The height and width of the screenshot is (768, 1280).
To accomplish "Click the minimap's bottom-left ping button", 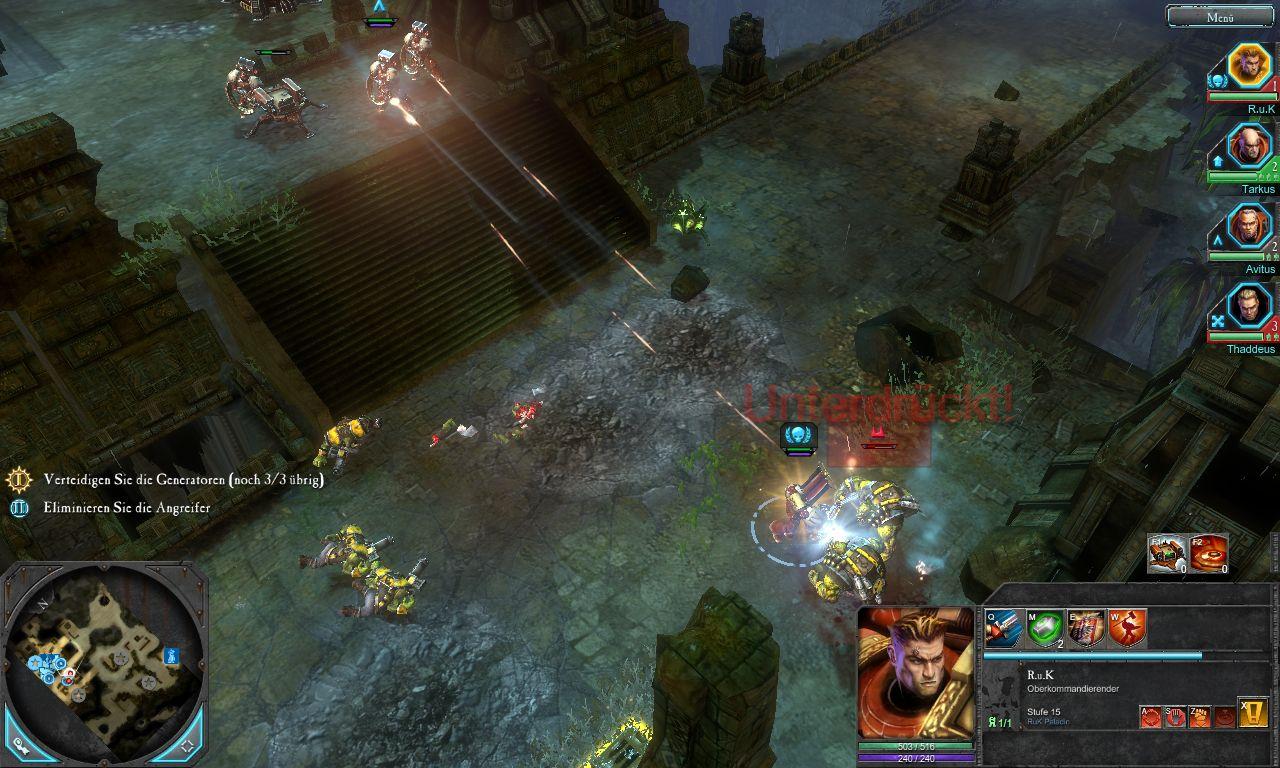I will point(20,745).
